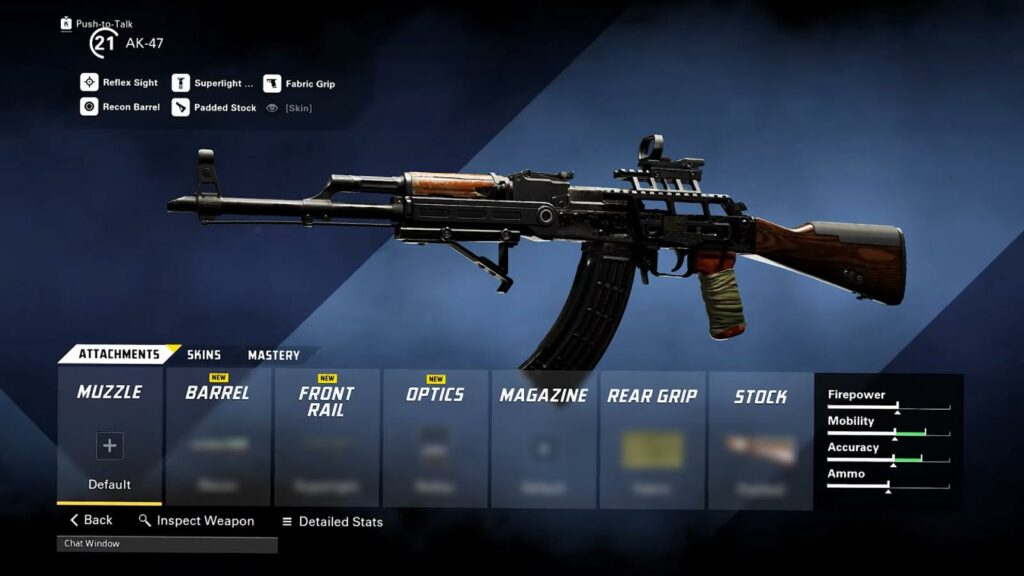
Task: Select the Optics attachment slot
Action: click(435, 437)
